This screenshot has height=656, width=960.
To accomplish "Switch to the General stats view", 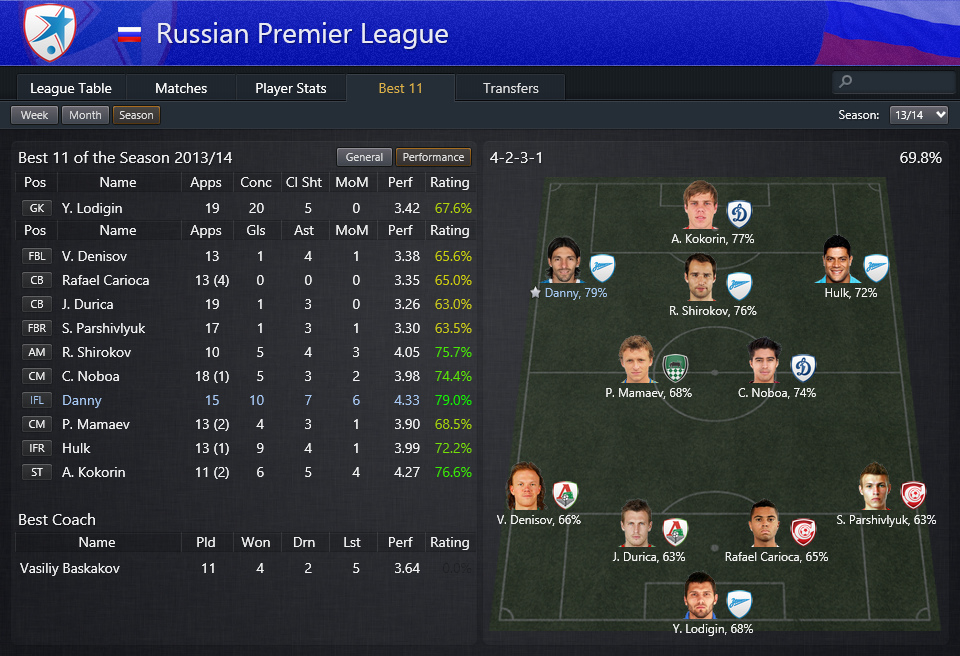I will coord(364,157).
